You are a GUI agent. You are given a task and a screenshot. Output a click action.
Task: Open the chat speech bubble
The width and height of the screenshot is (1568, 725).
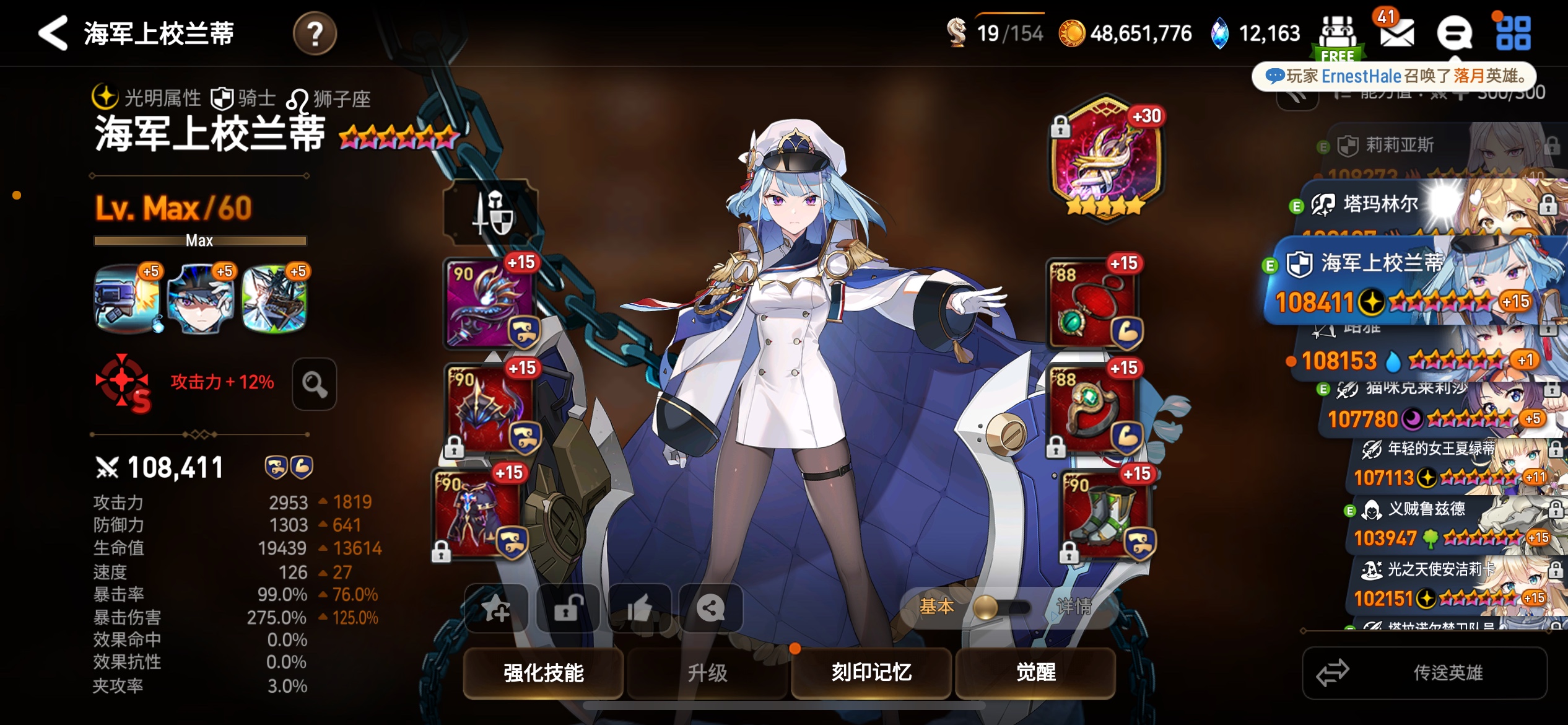(x=1453, y=33)
